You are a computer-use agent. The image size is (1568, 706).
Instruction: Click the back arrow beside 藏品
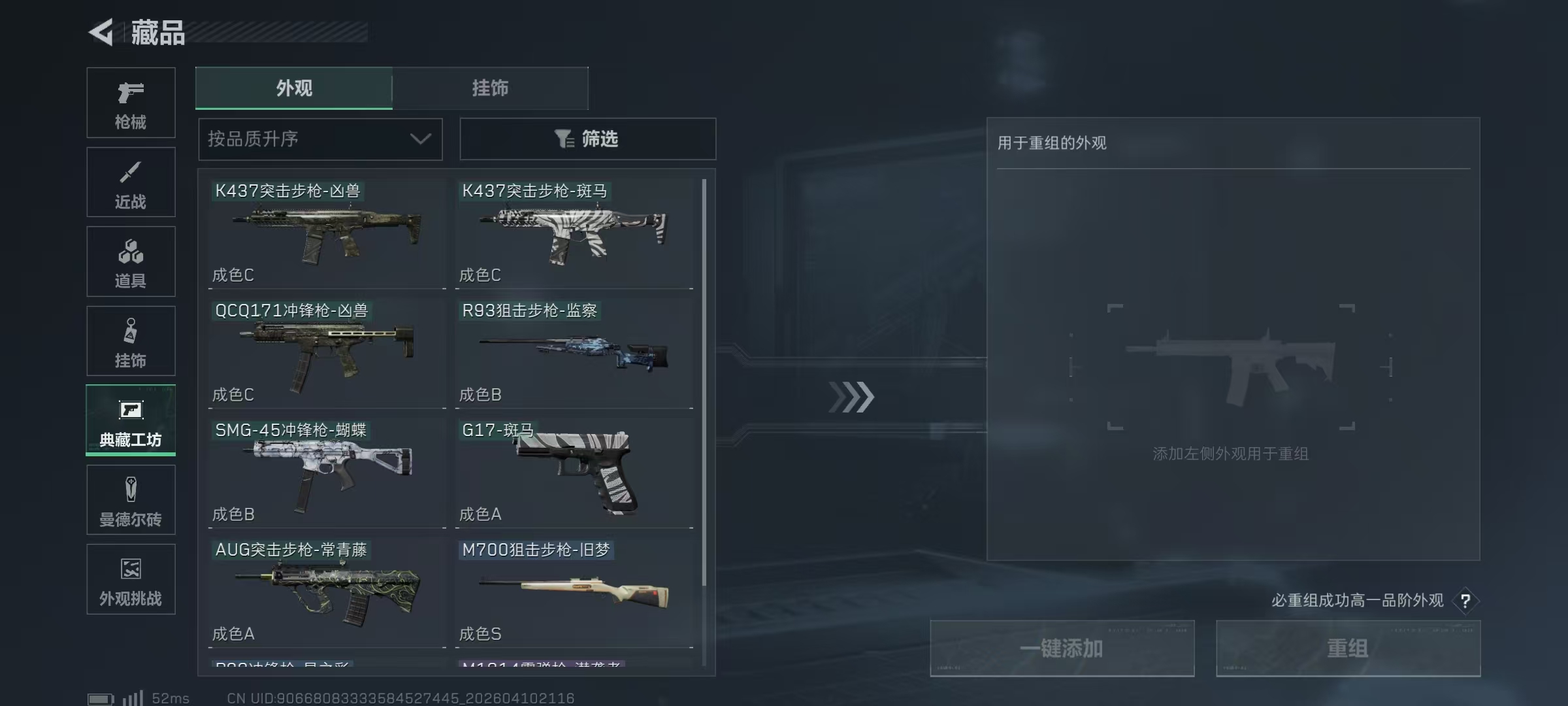coord(101,32)
